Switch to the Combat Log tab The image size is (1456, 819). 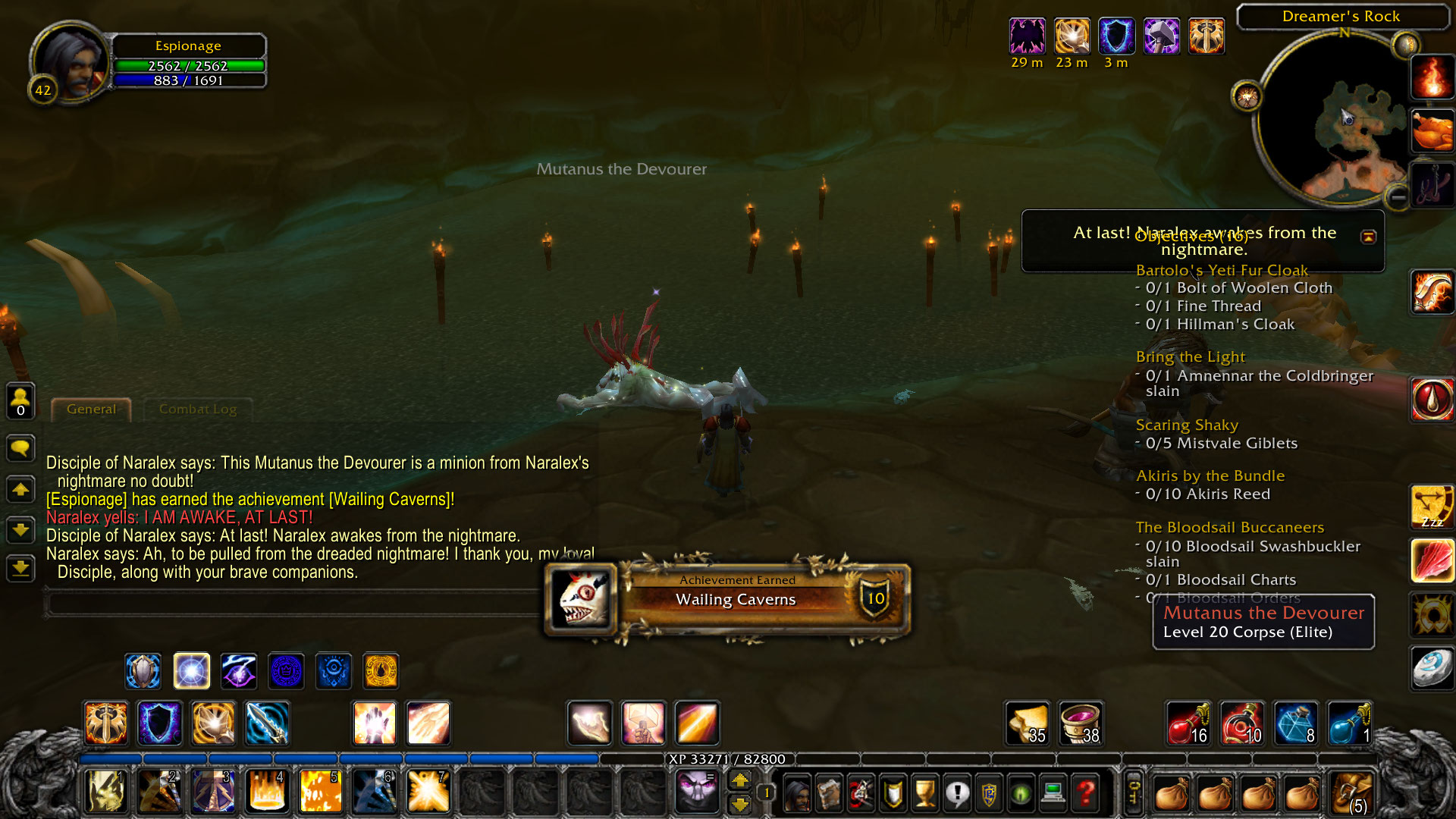point(196,409)
